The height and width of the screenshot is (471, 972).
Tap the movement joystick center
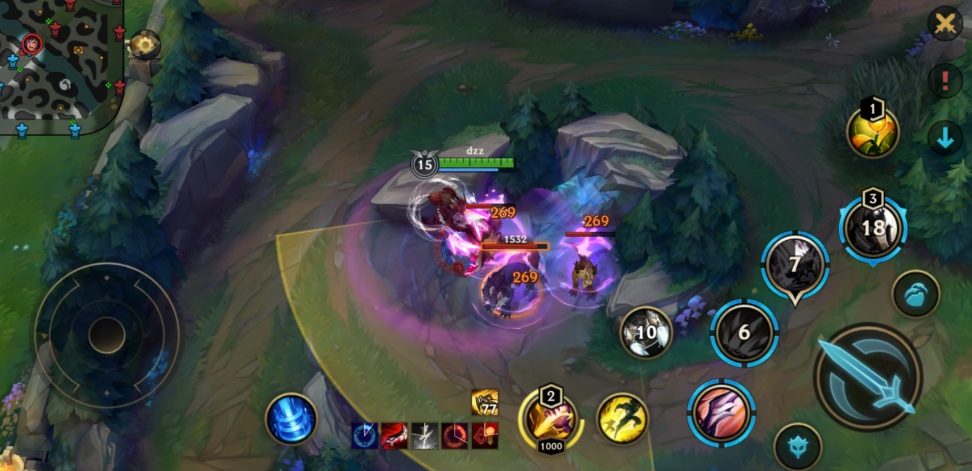(107, 335)
